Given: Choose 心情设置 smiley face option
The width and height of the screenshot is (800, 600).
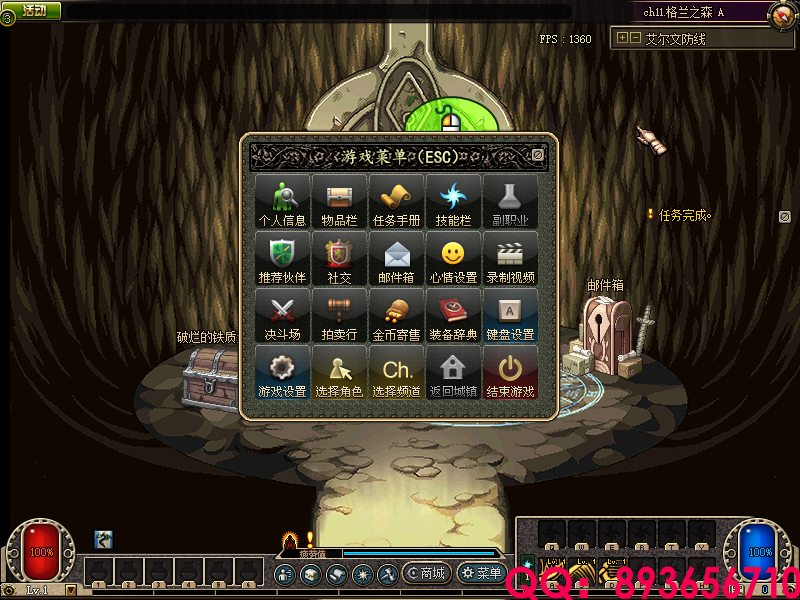Looking at the screenshot, I should click(x=453, y=258).
